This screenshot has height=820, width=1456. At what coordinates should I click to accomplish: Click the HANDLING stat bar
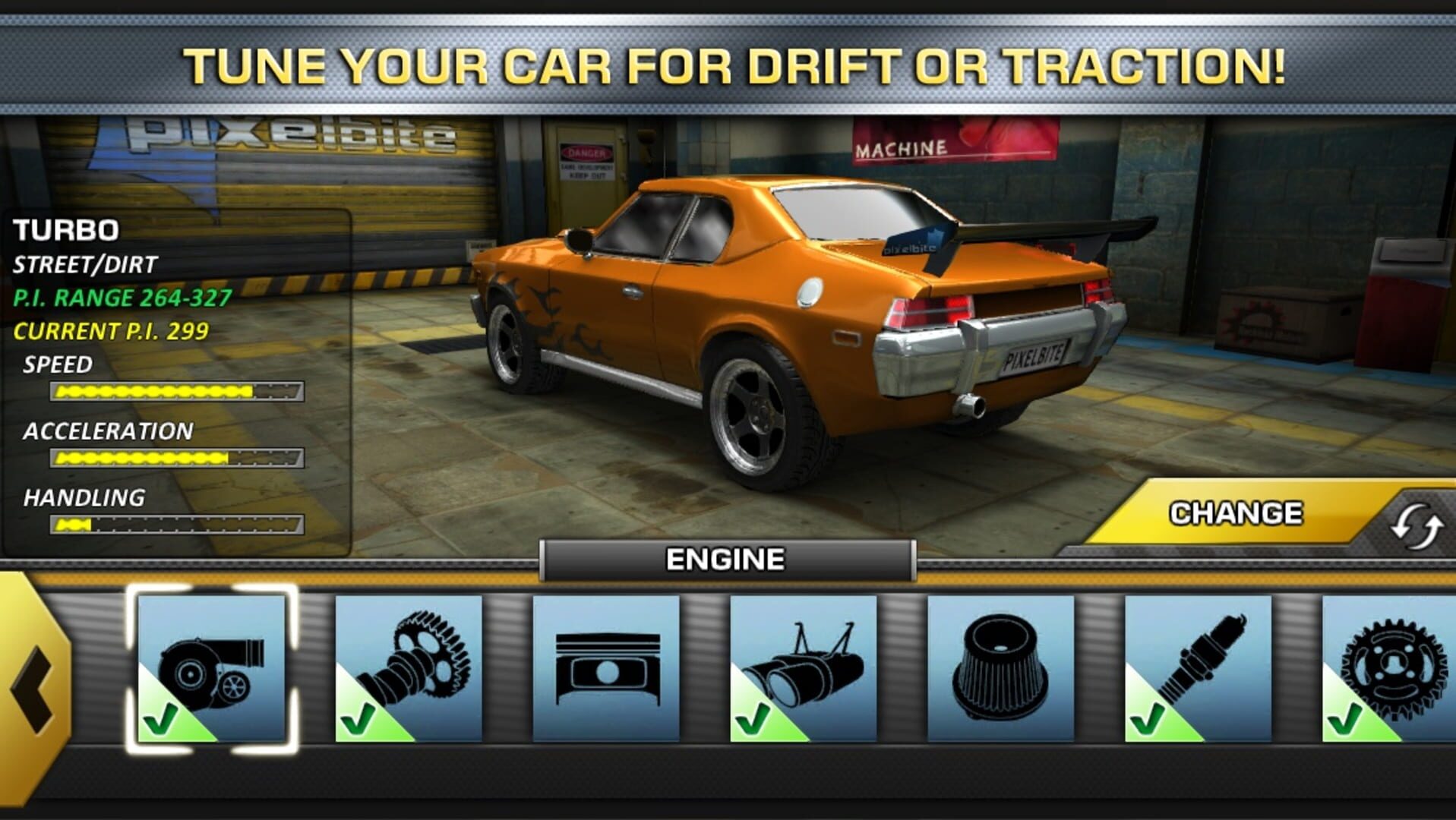tap(175, 522)
